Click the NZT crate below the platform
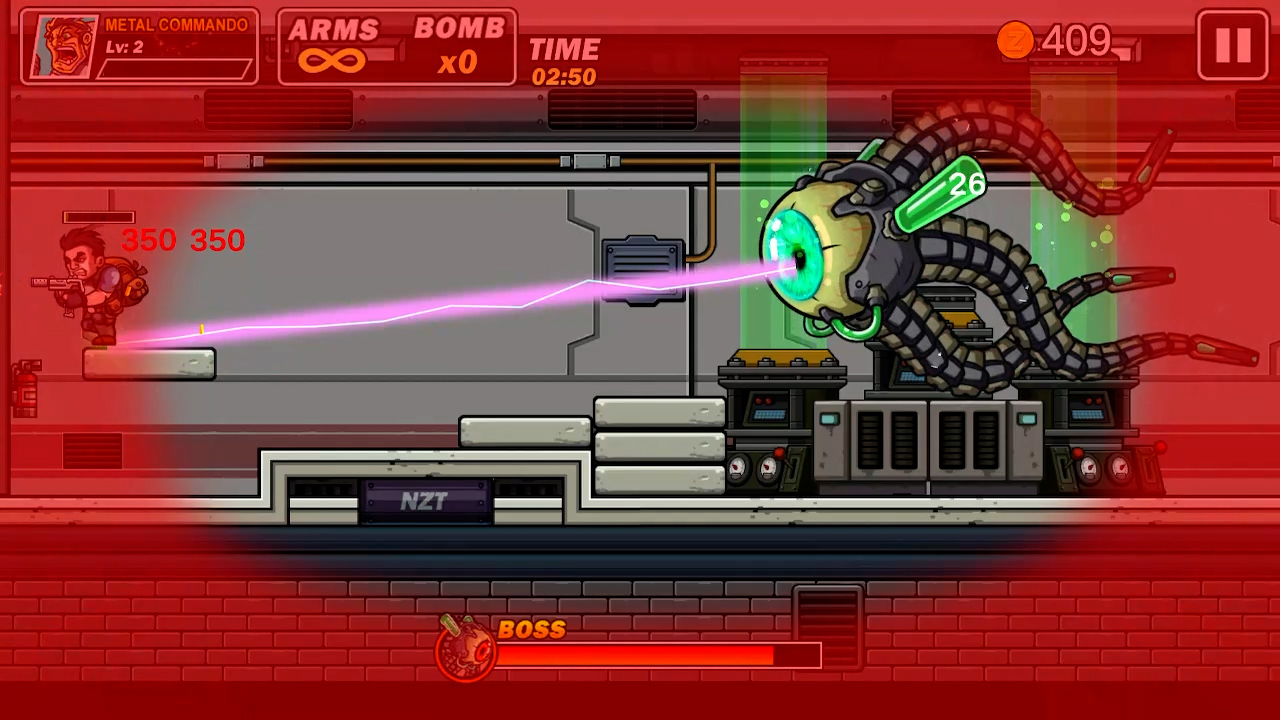Screen dimensions: 1280x720 426,500
